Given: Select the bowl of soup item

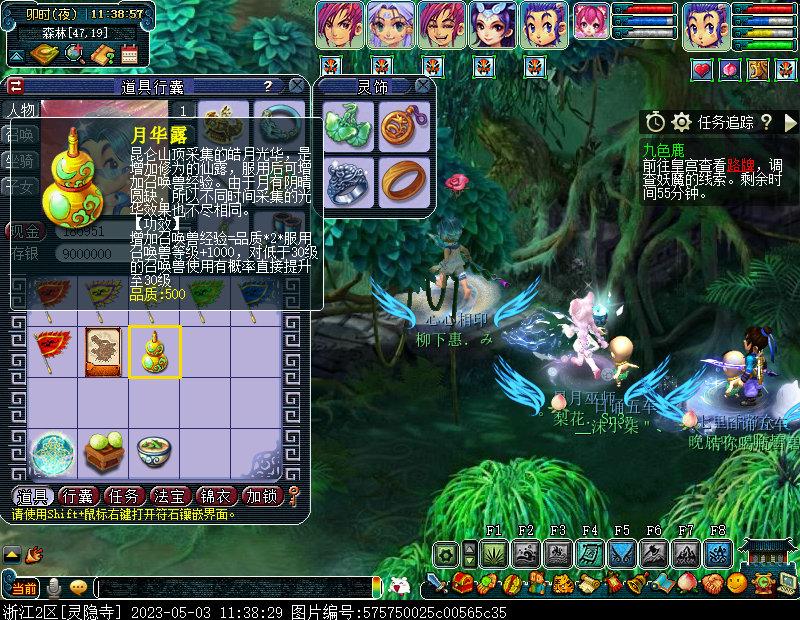Looking at the screenshot, I should coord(155,453).
